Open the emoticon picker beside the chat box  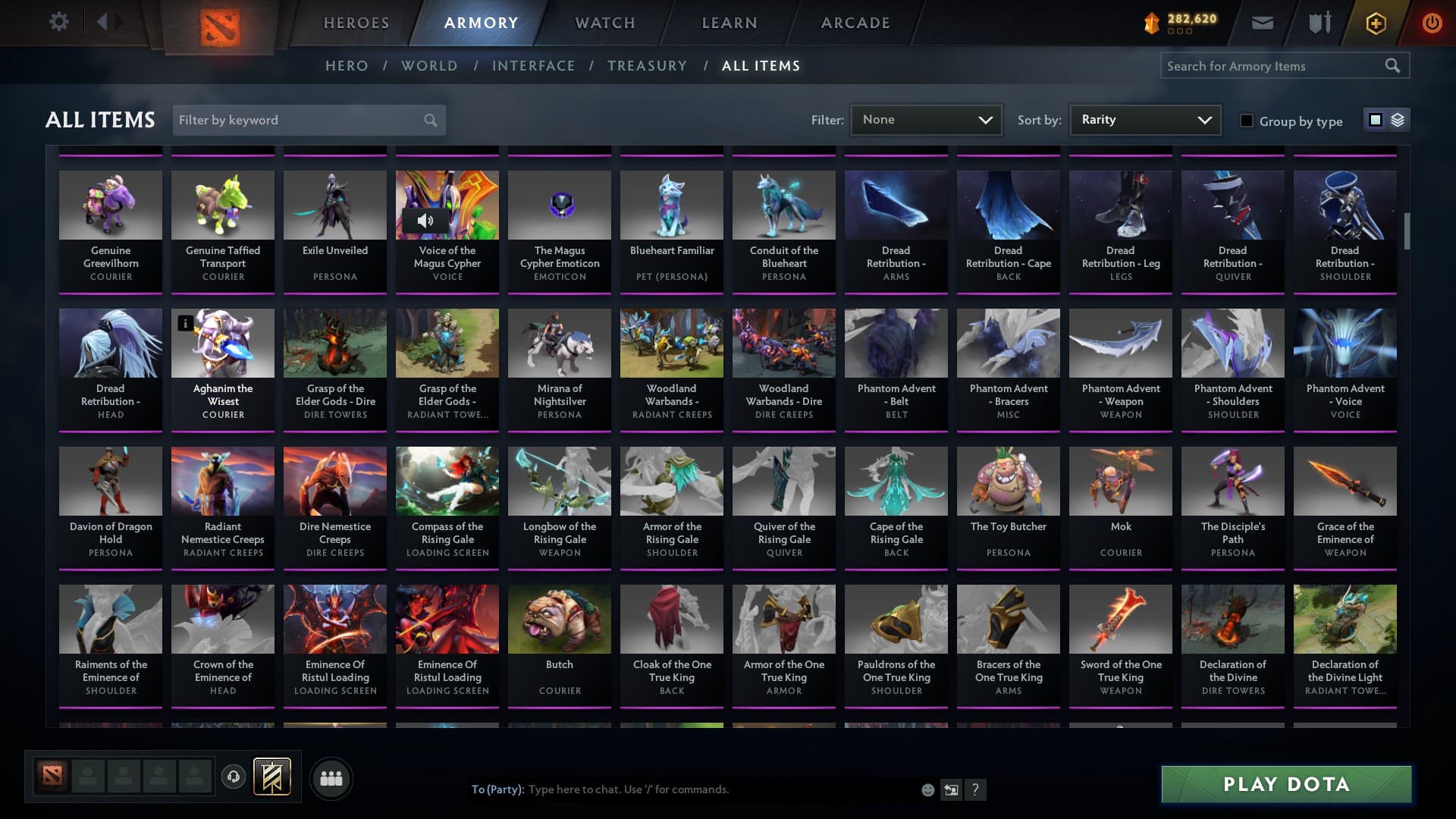927,789
